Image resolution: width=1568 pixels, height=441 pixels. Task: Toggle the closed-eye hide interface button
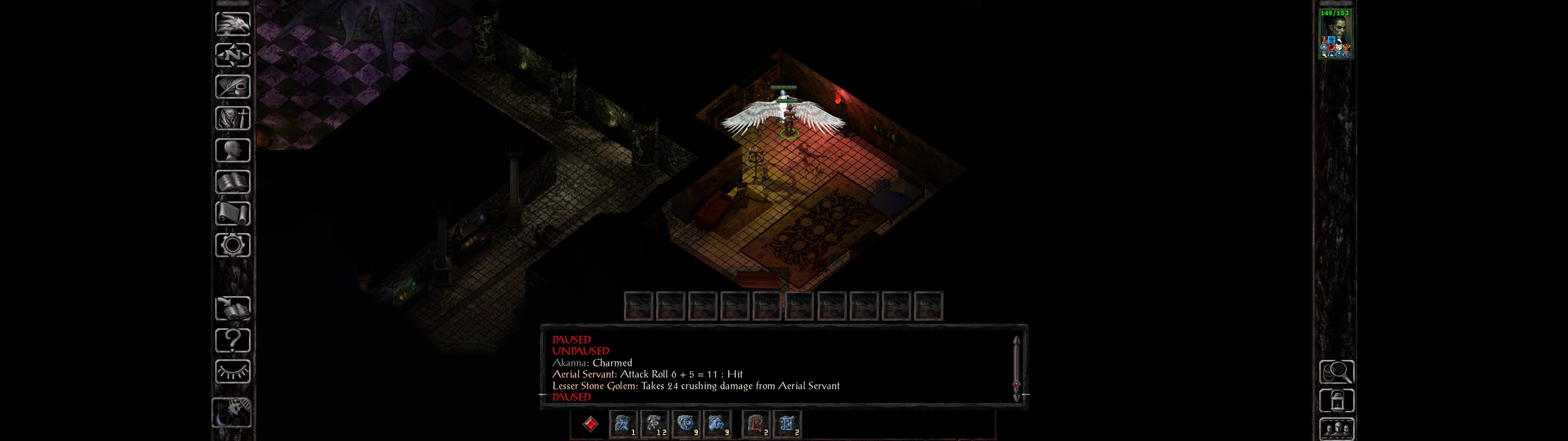click(232, 371)
